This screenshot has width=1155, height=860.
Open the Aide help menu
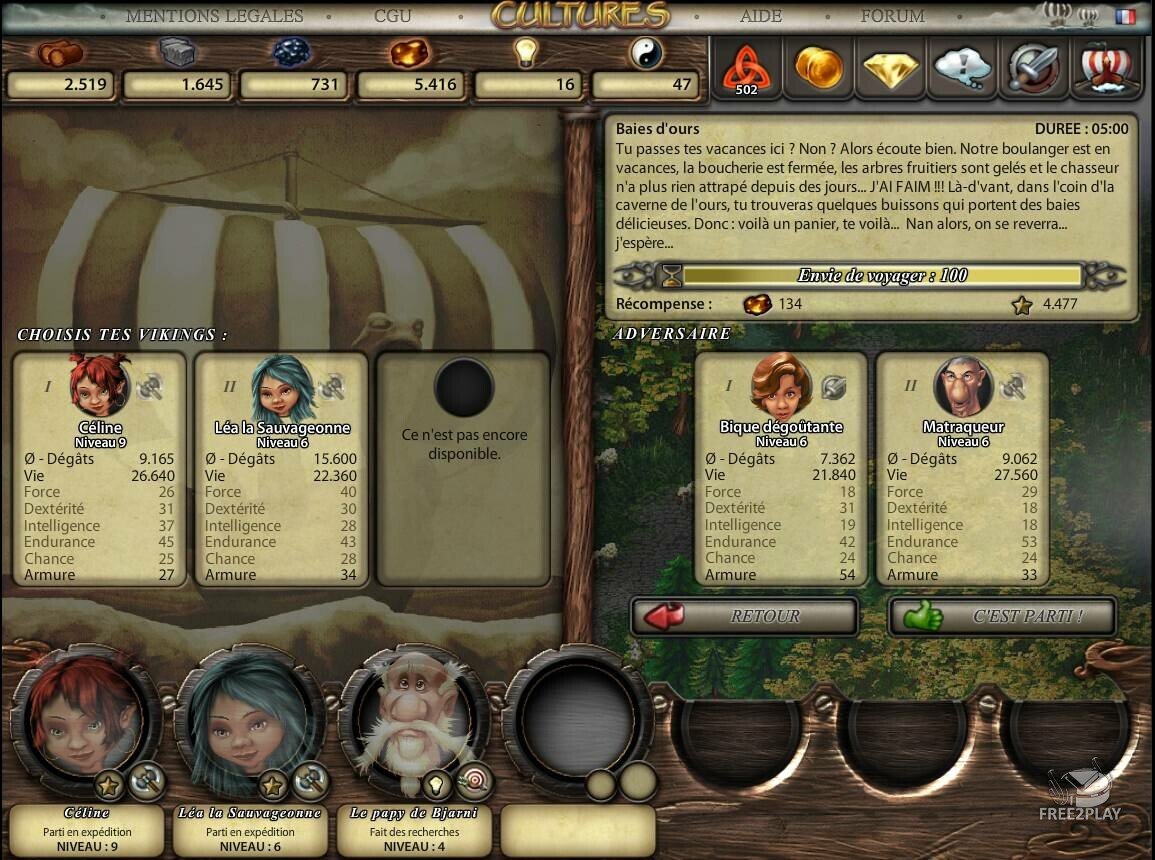point(761,16)
